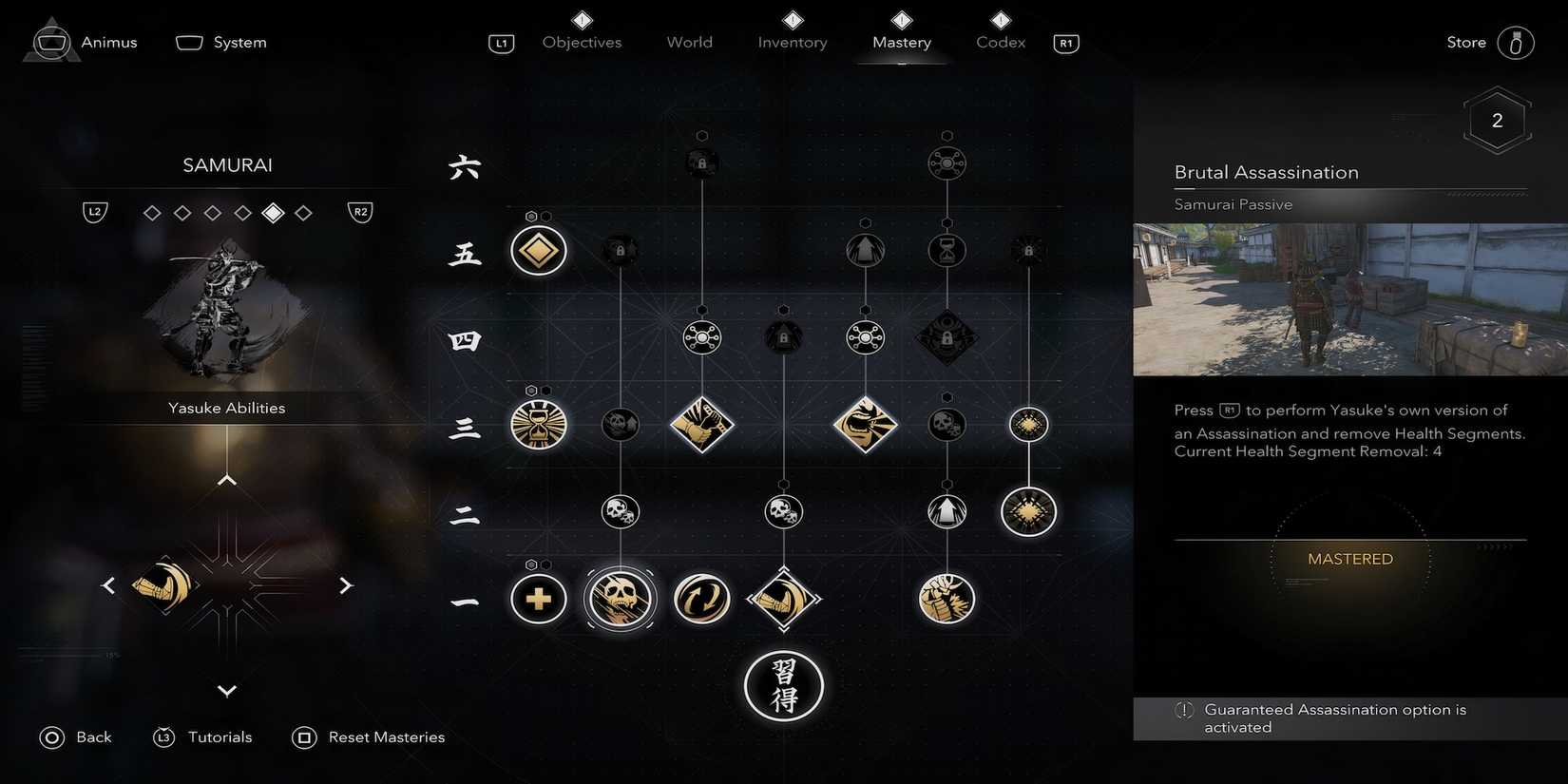Open the Brutal Assassination skull skill node

[620, 599]
